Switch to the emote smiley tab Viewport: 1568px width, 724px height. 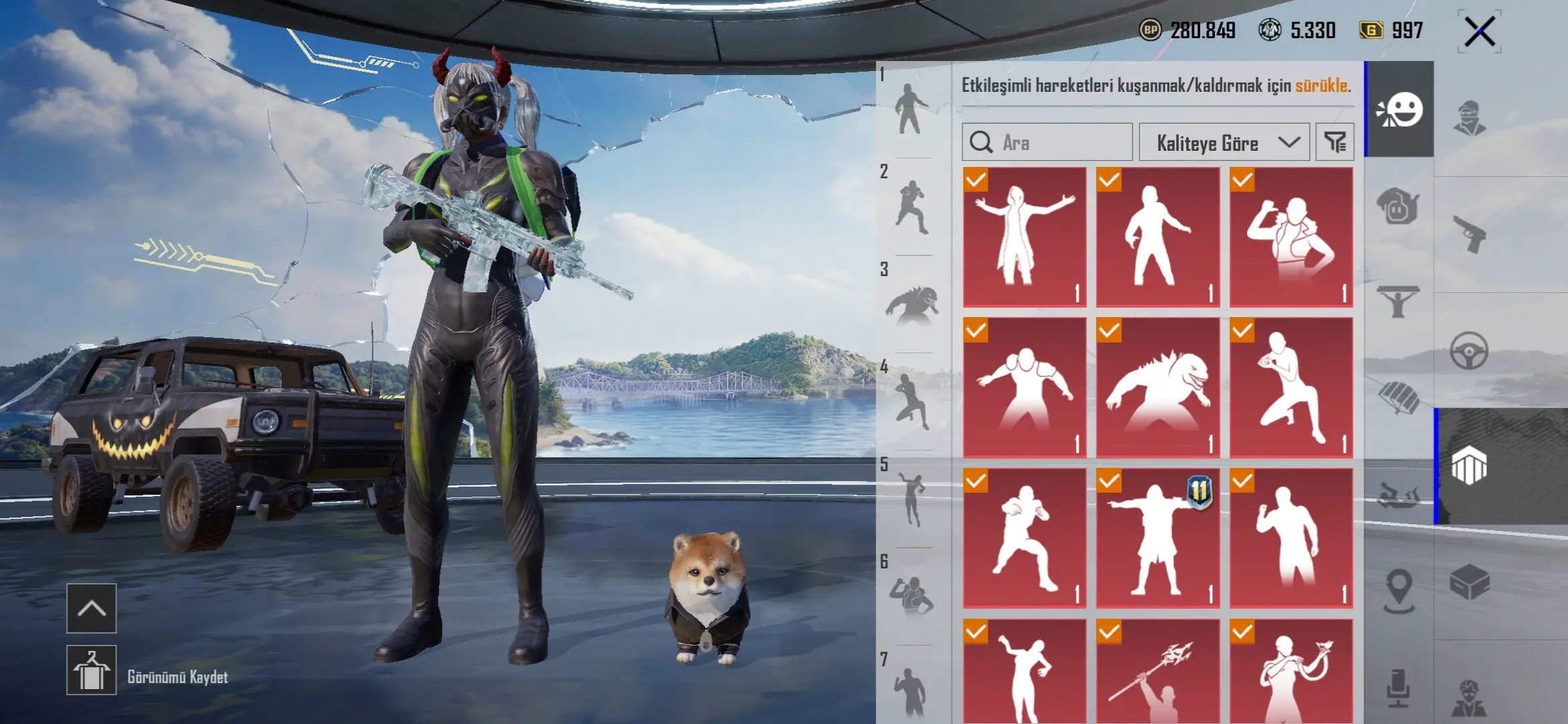(1399, 110)
